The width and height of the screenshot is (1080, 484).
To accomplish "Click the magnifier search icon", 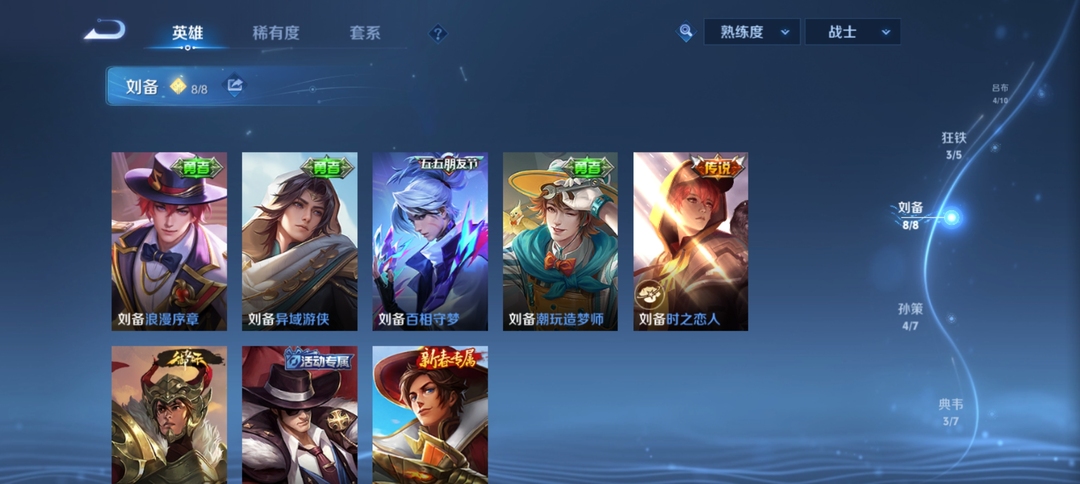I will pos(686,32).
